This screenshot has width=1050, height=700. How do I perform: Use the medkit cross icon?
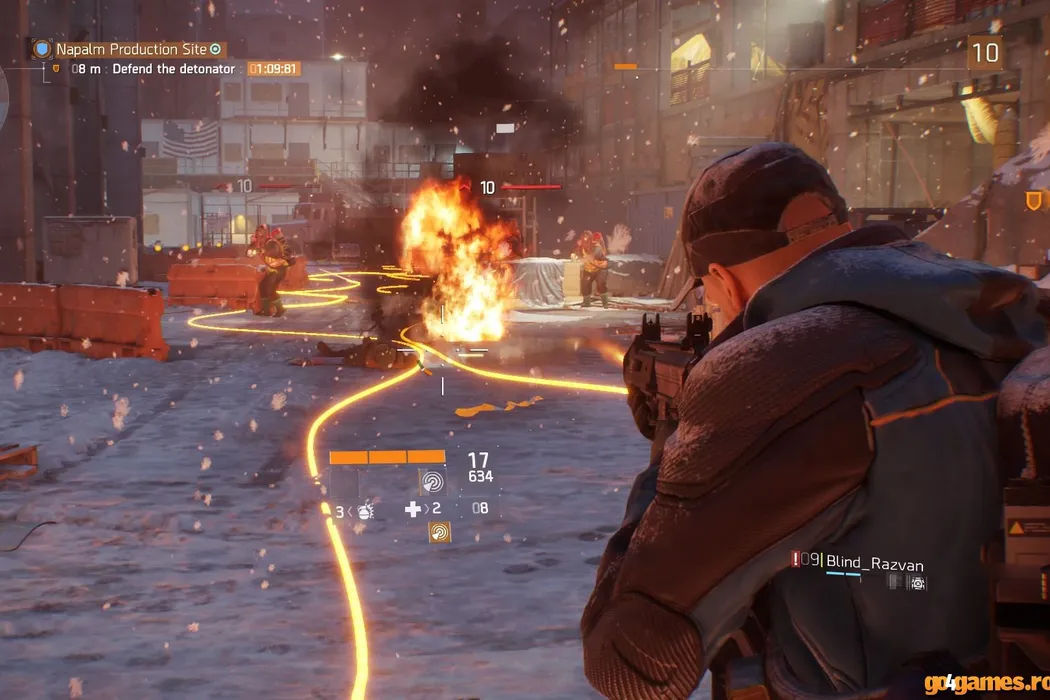click(412, 509)
